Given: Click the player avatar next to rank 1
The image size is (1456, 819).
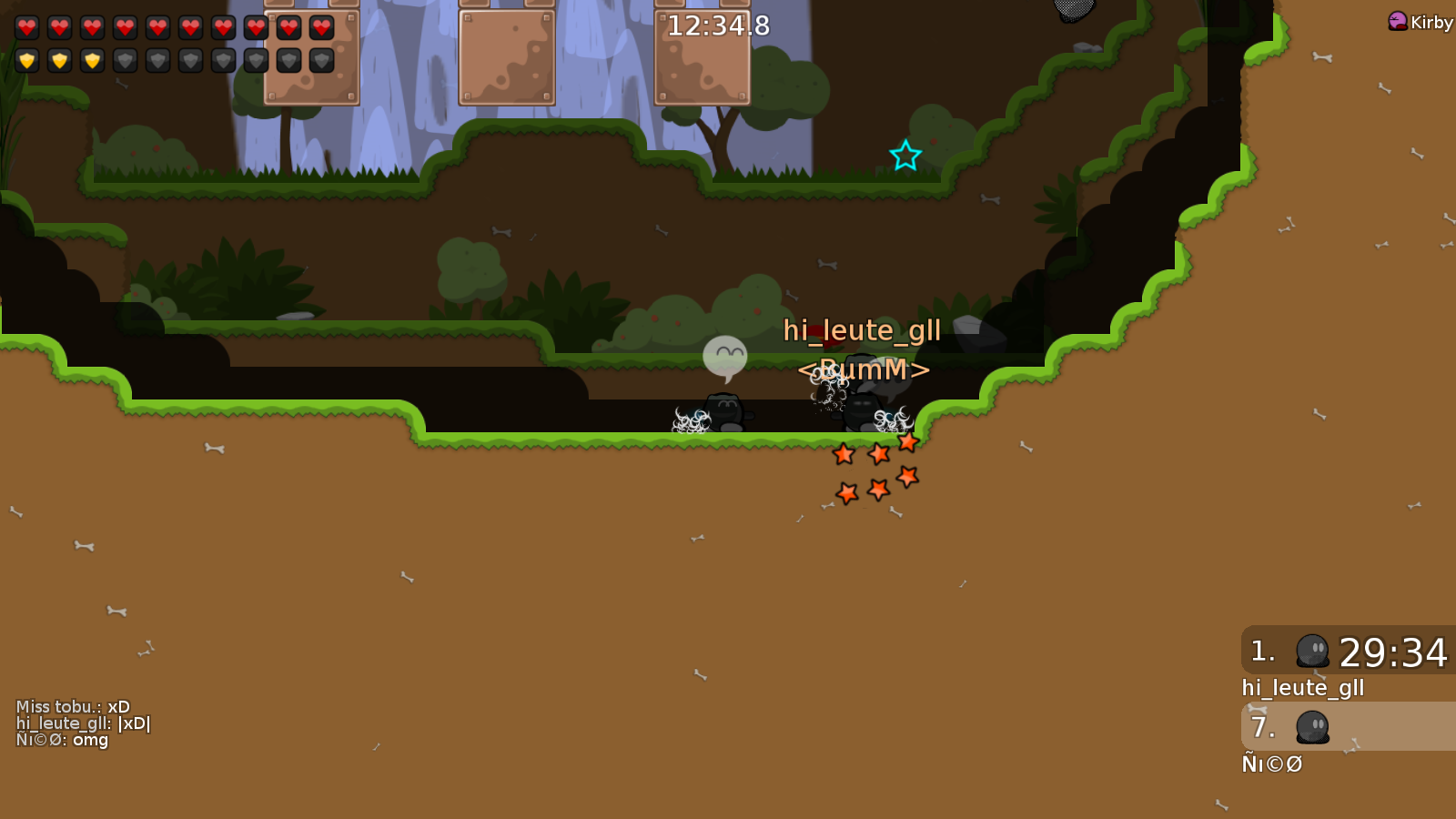Looking at the screenshot, I should click(1311, 652).
